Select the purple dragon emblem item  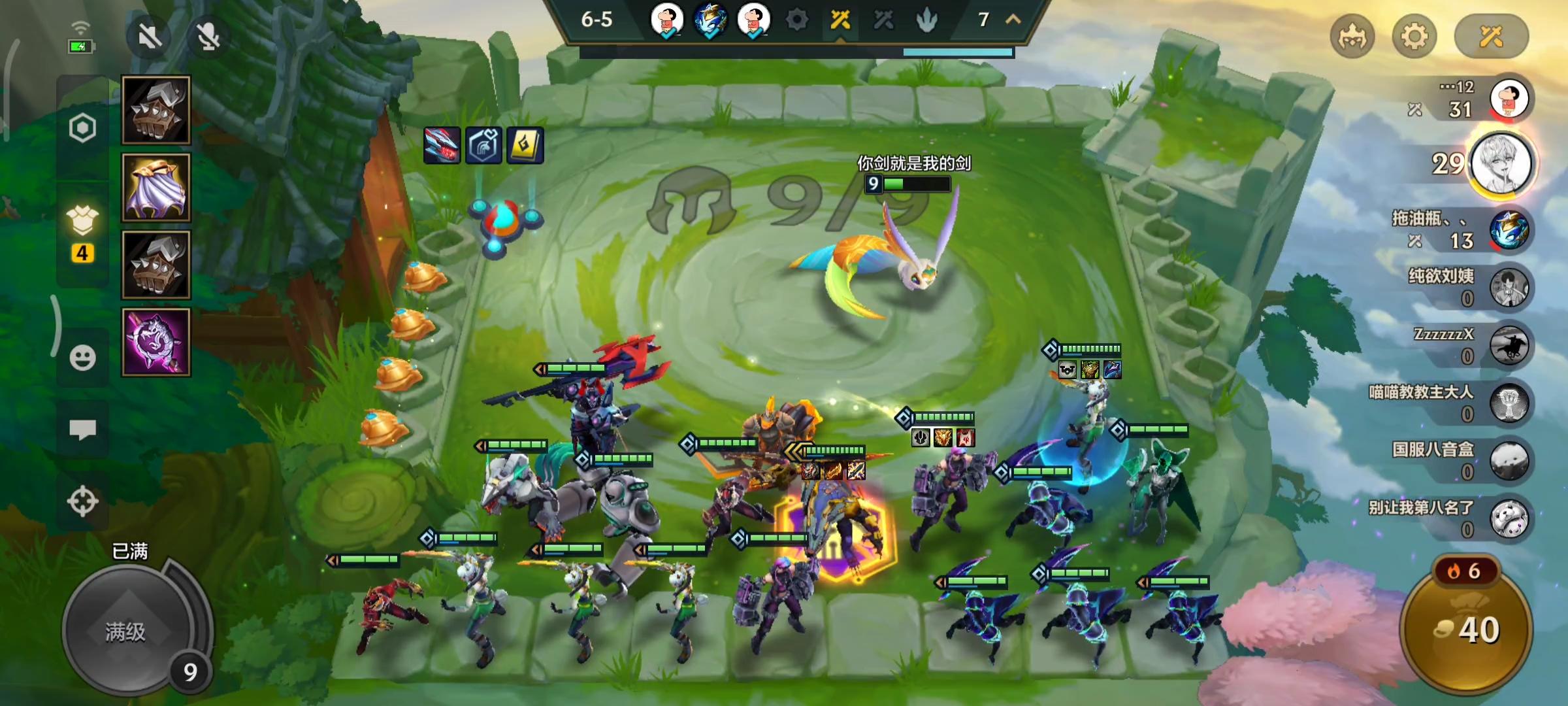156,342
